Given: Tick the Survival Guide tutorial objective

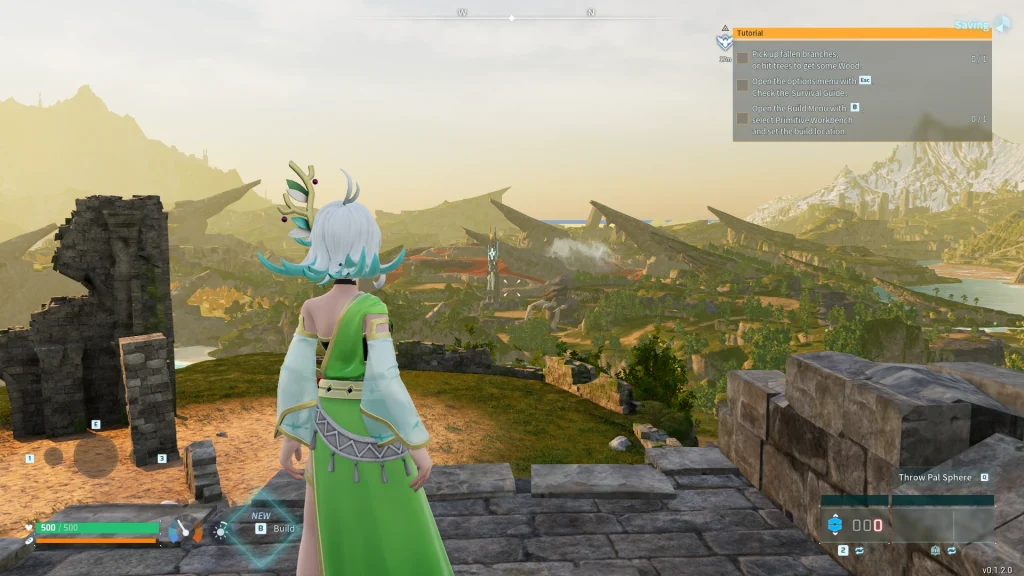Looking at the screenshot, I should pos(742,86).
